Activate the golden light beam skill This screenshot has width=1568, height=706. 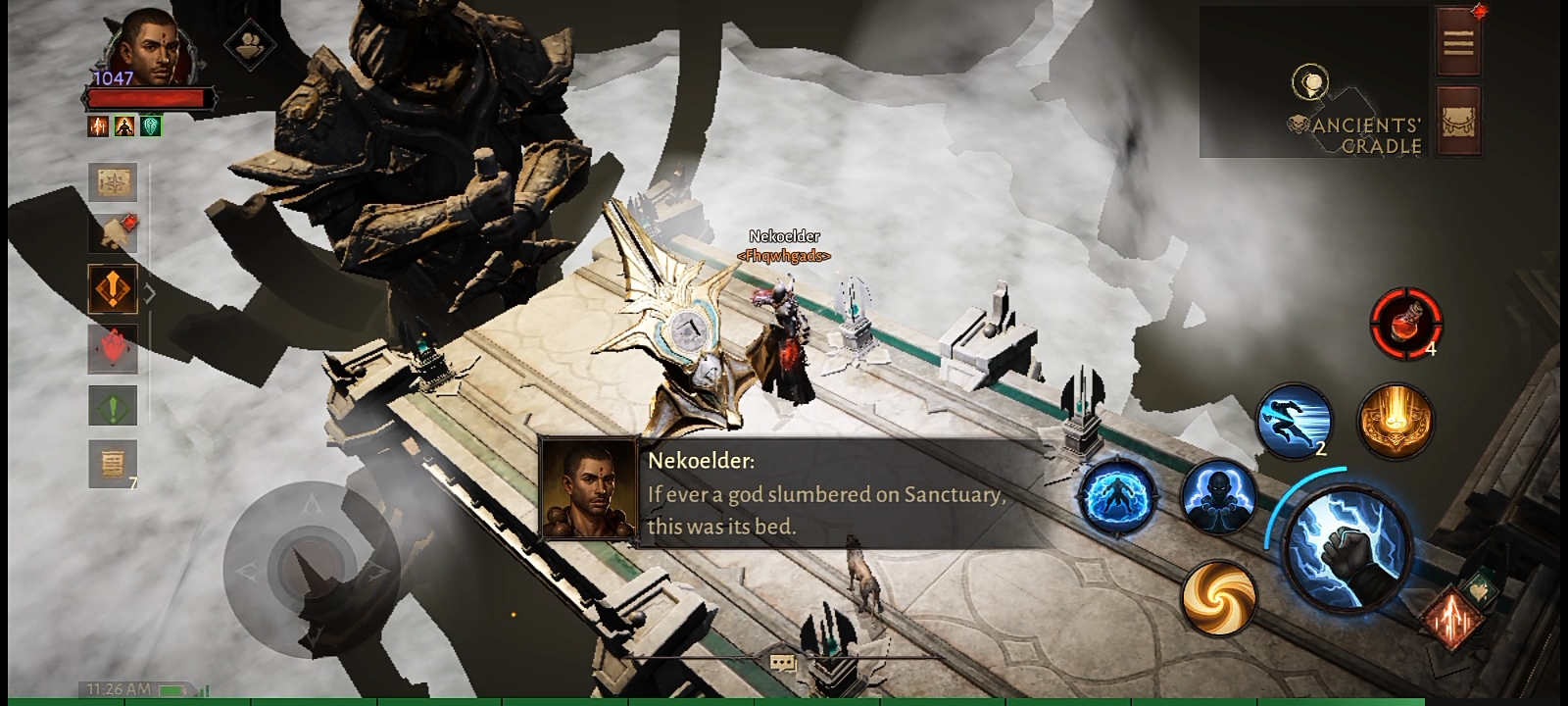coord(1396,420)
